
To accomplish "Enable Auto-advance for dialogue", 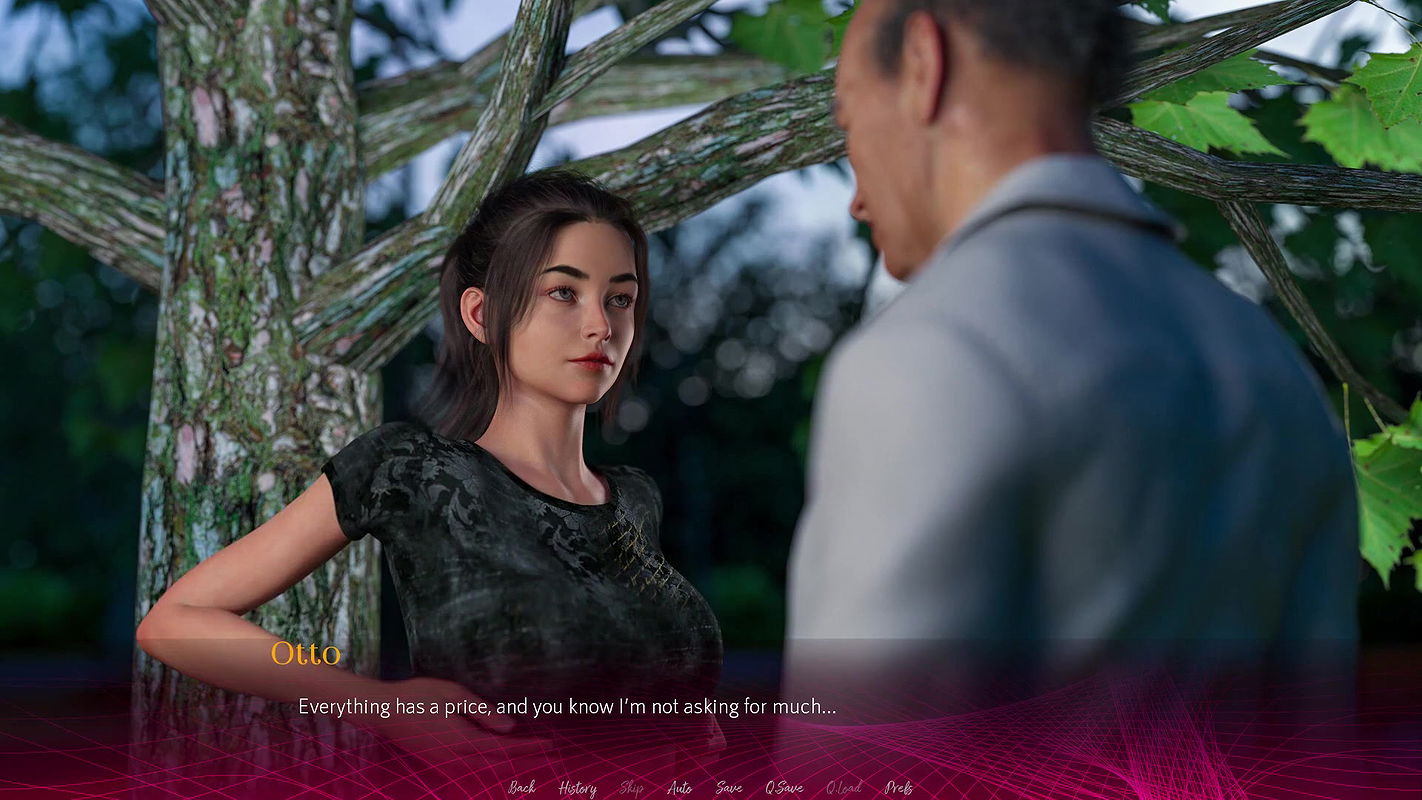I will click(x=679, y=788).
